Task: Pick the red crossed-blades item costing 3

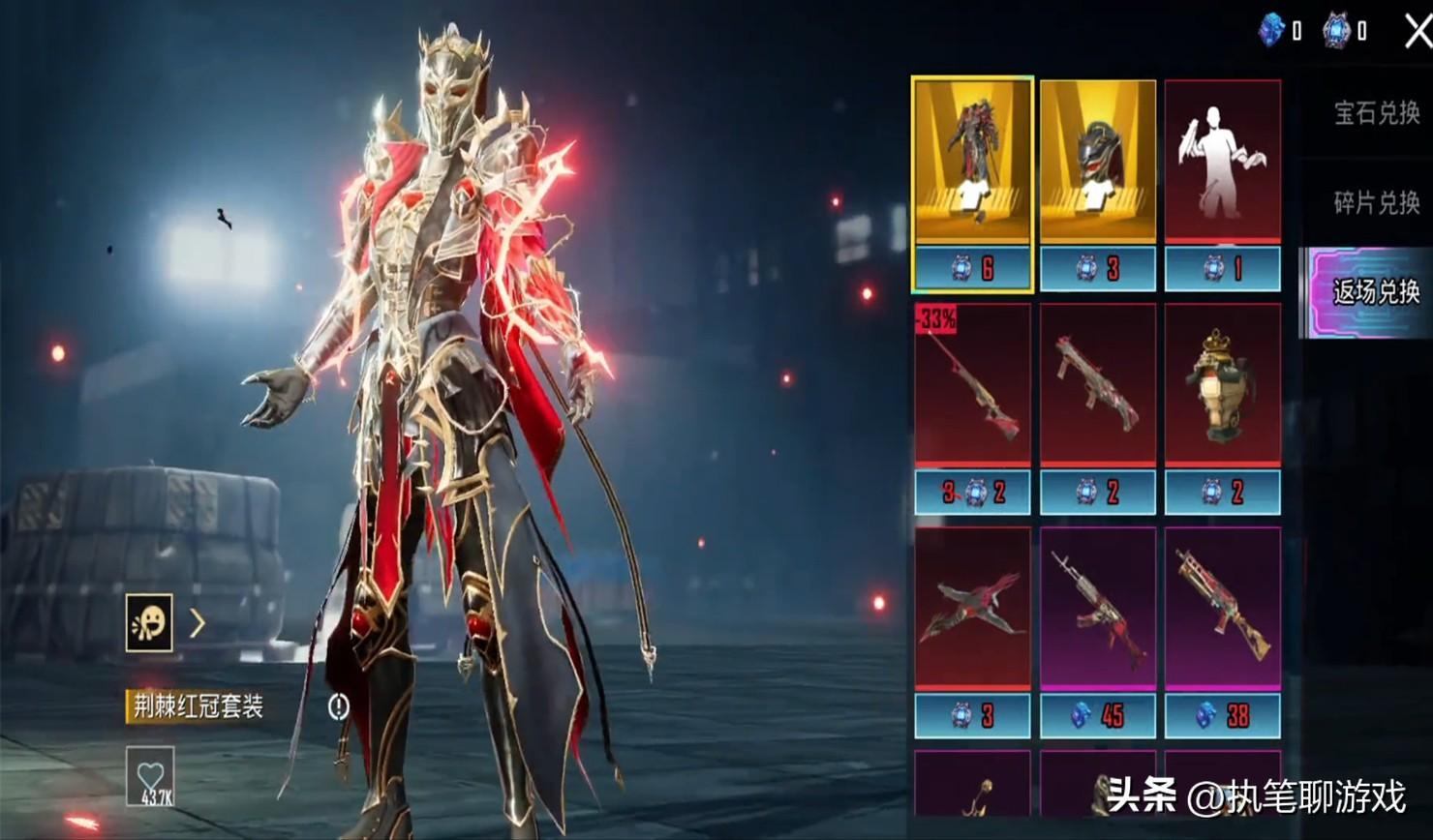Action: pyautogui.click(x=972, y=610)
